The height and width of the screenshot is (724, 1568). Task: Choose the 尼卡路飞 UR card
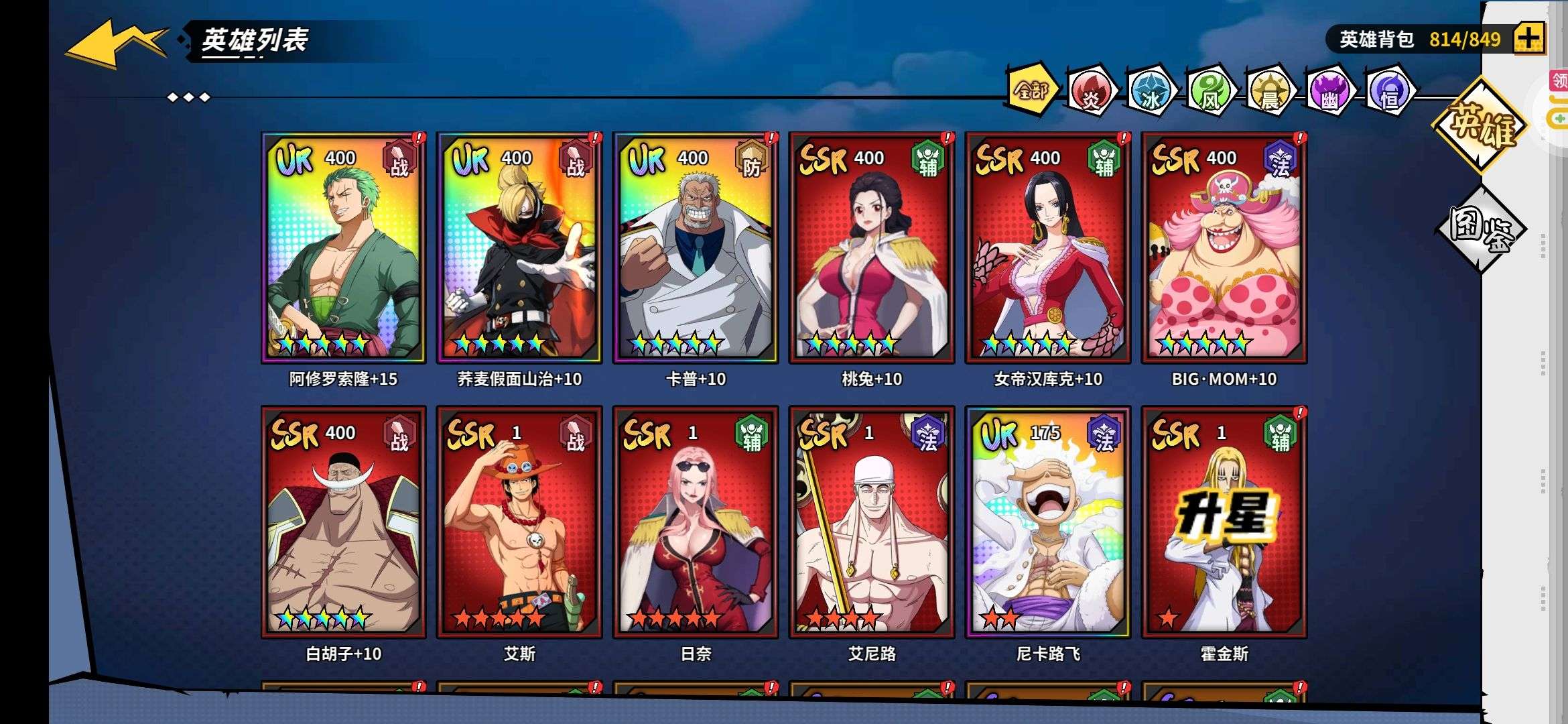(1048, 522)
